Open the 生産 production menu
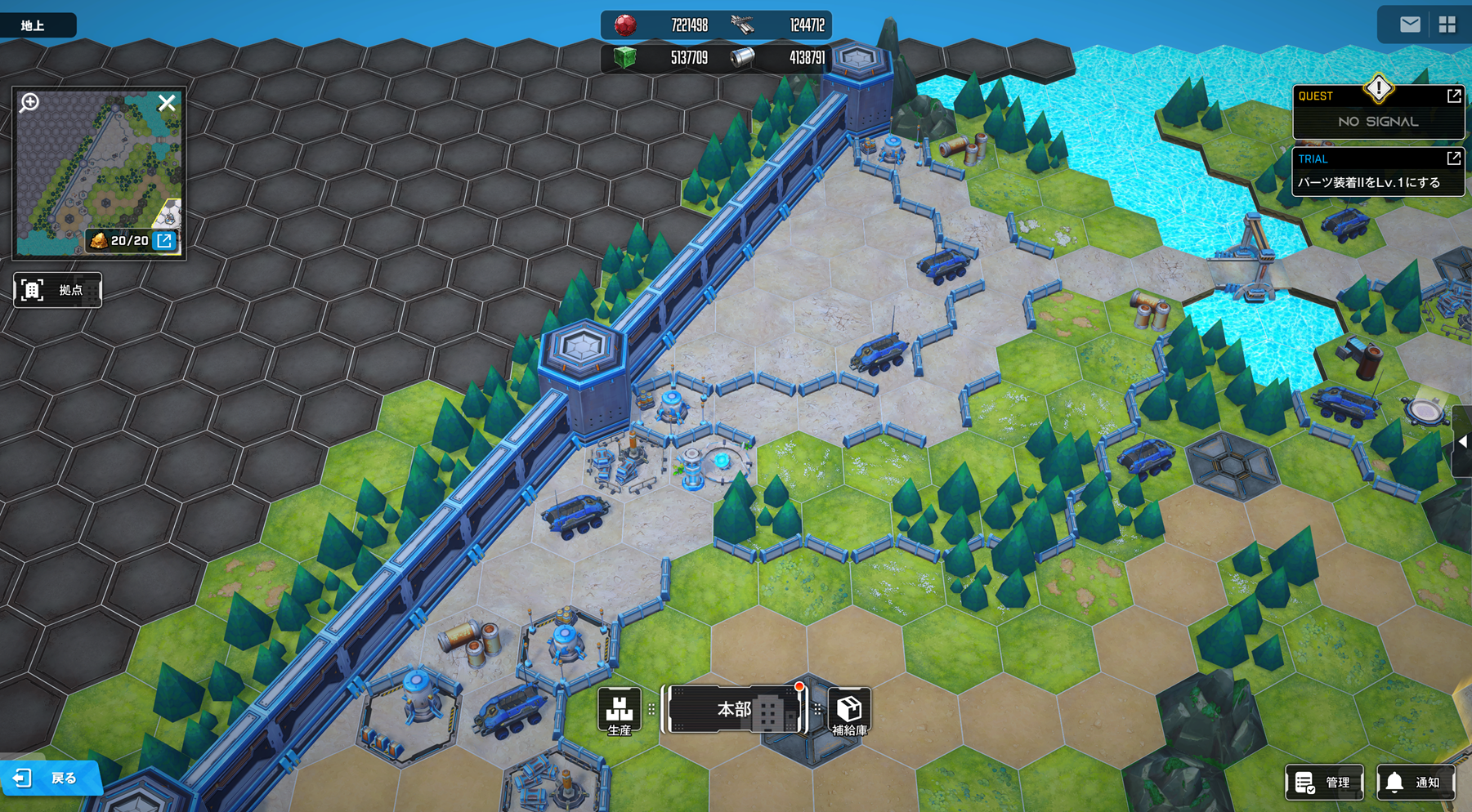This screenshot has width=1472, height=812. [619, 711]
